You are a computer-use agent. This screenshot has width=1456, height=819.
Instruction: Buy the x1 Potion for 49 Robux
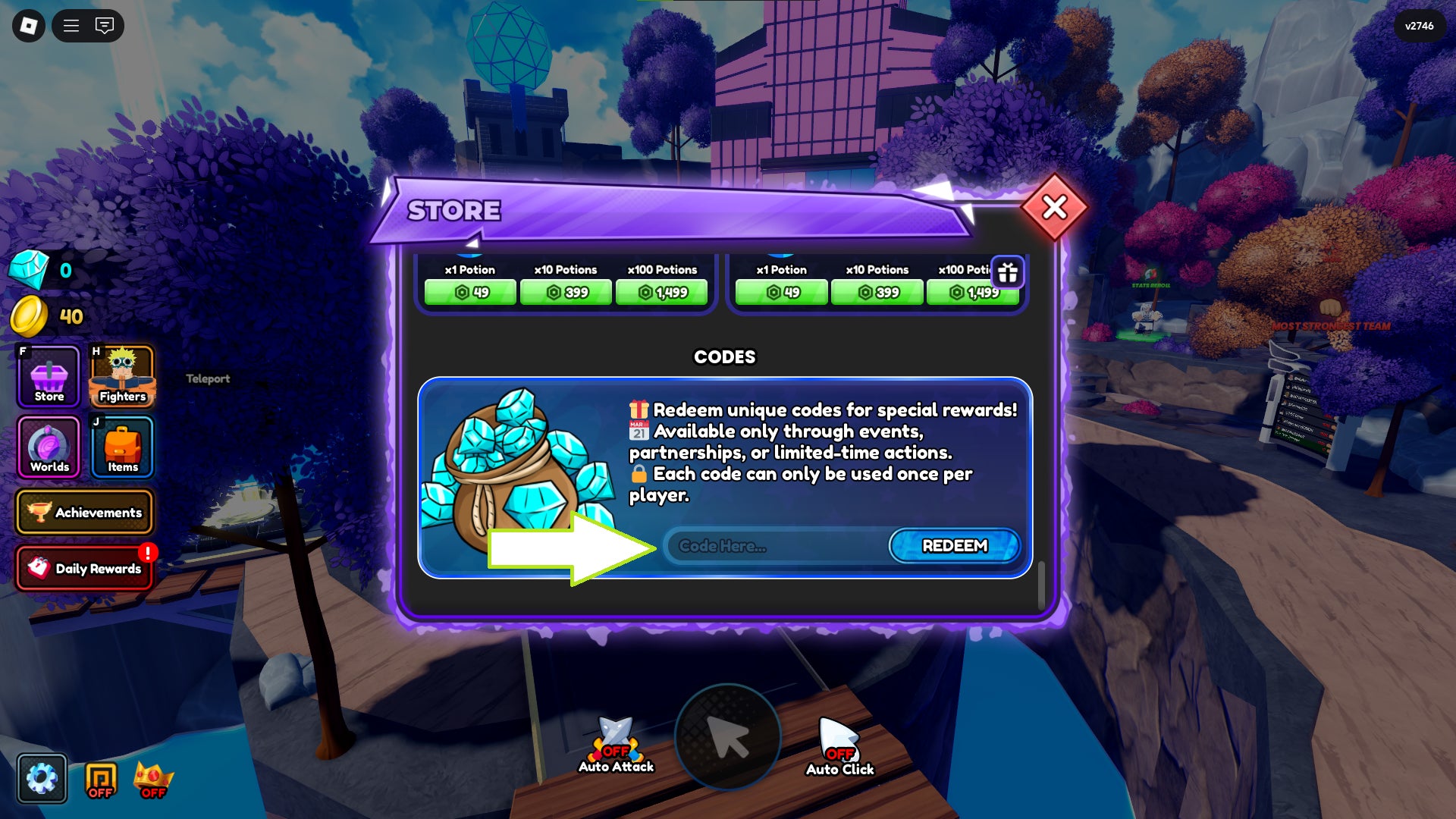pos(469,291)
